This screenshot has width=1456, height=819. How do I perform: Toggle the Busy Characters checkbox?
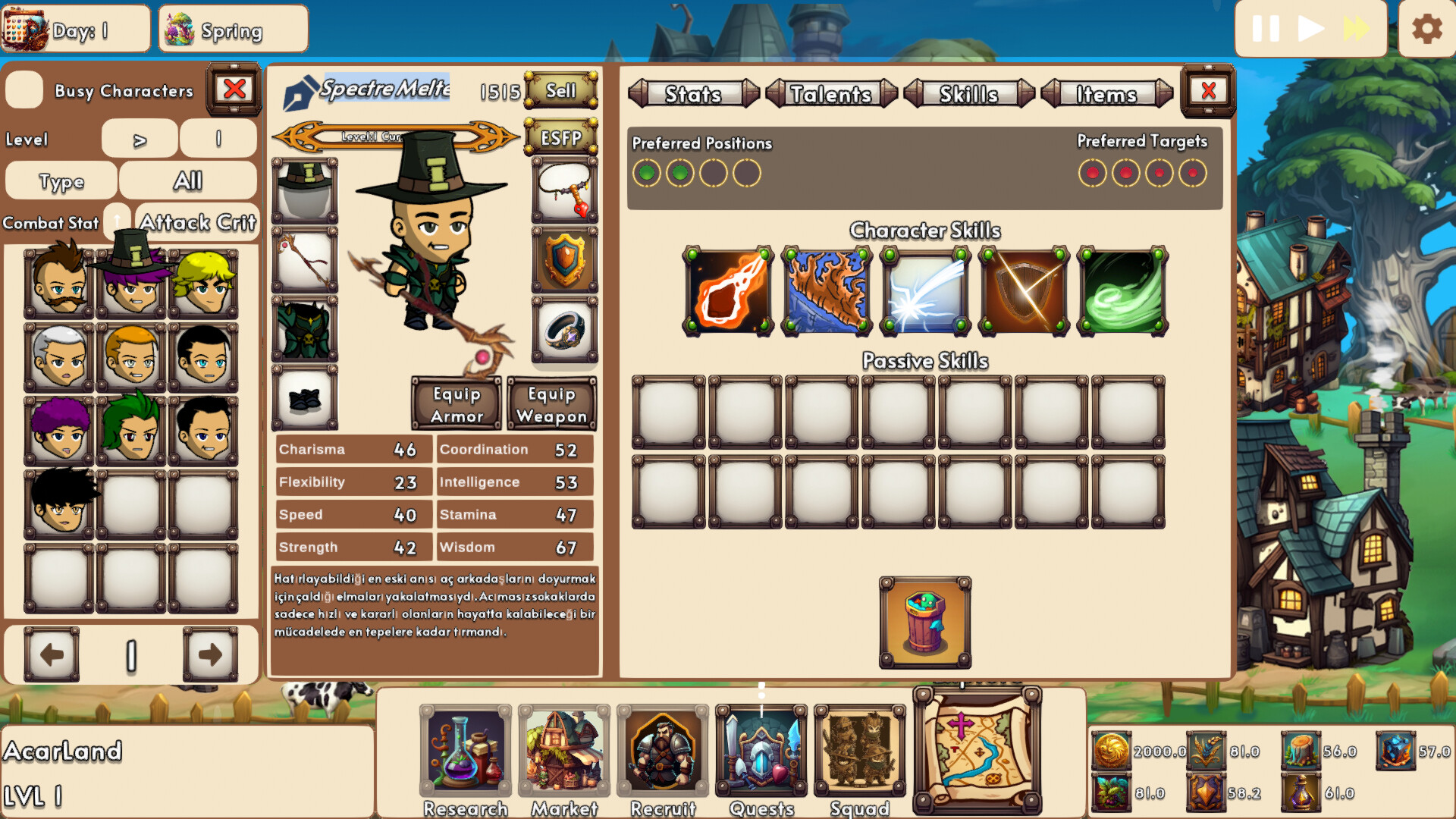pyautogui.click(x=24, y=90)
